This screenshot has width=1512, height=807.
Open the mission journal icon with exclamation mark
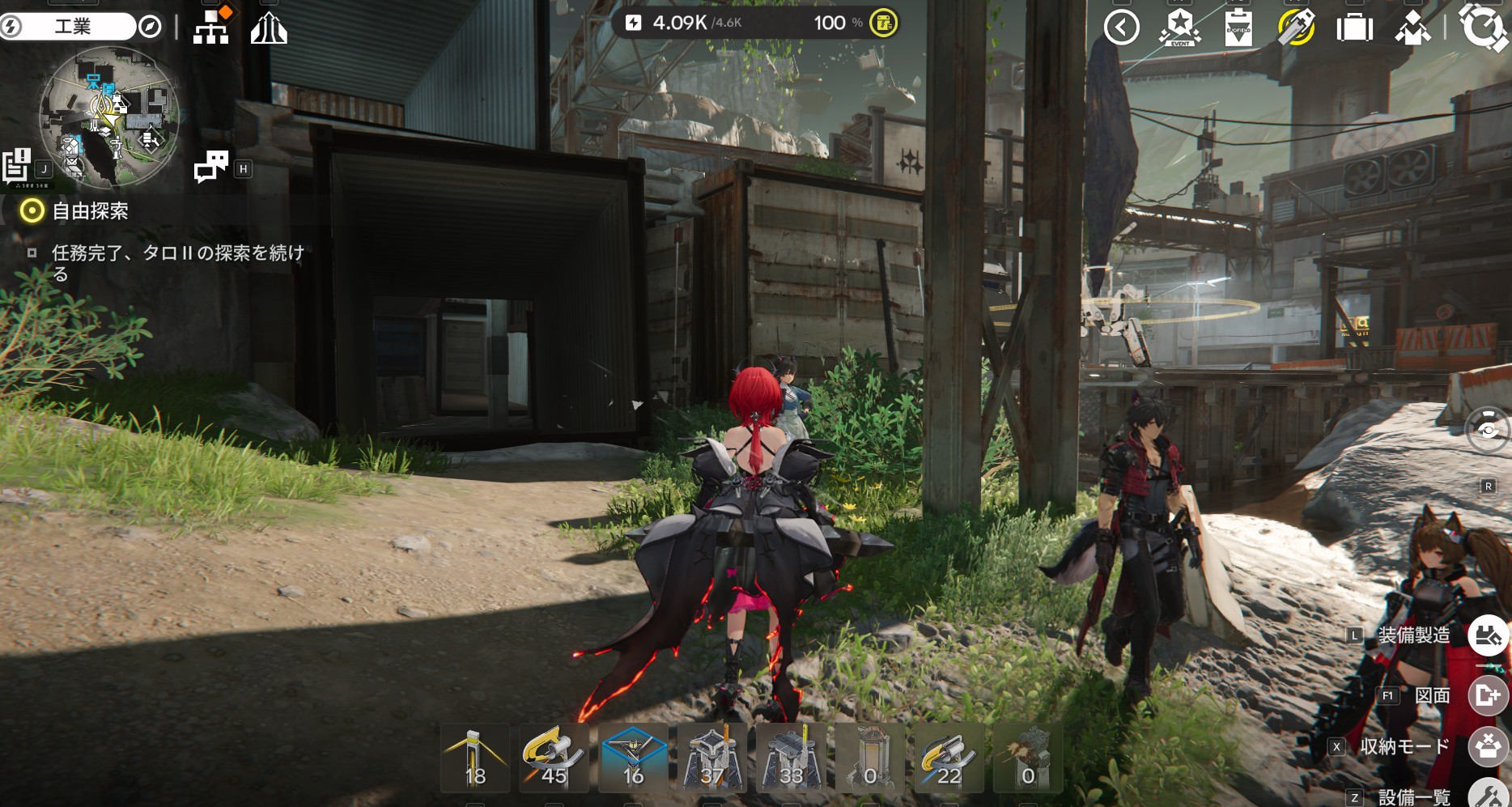point(17,166)
